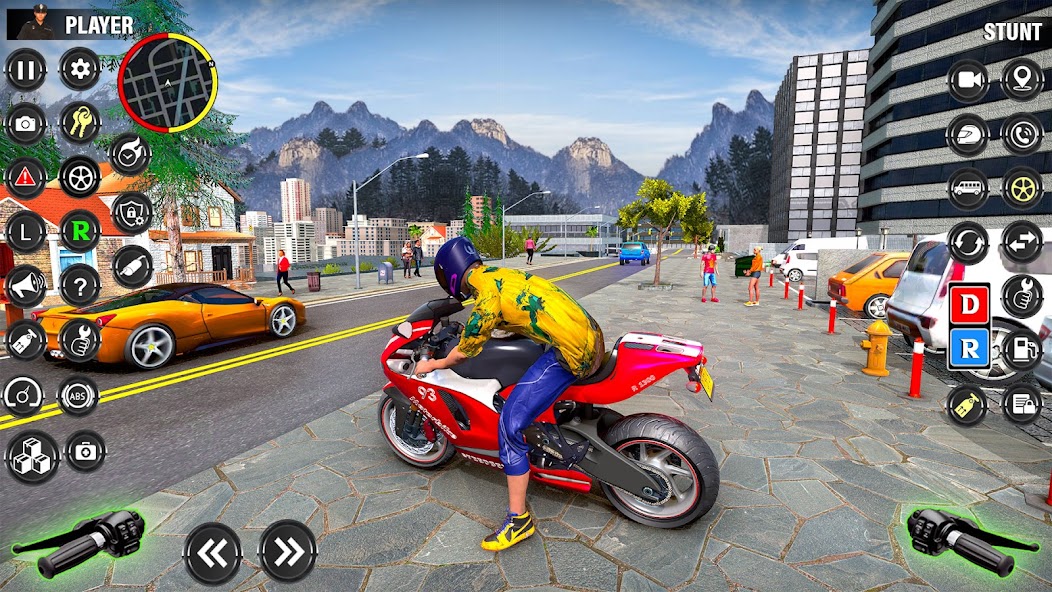
Task: Click the circular refresh arrows button
Action: tap(968, 243)
